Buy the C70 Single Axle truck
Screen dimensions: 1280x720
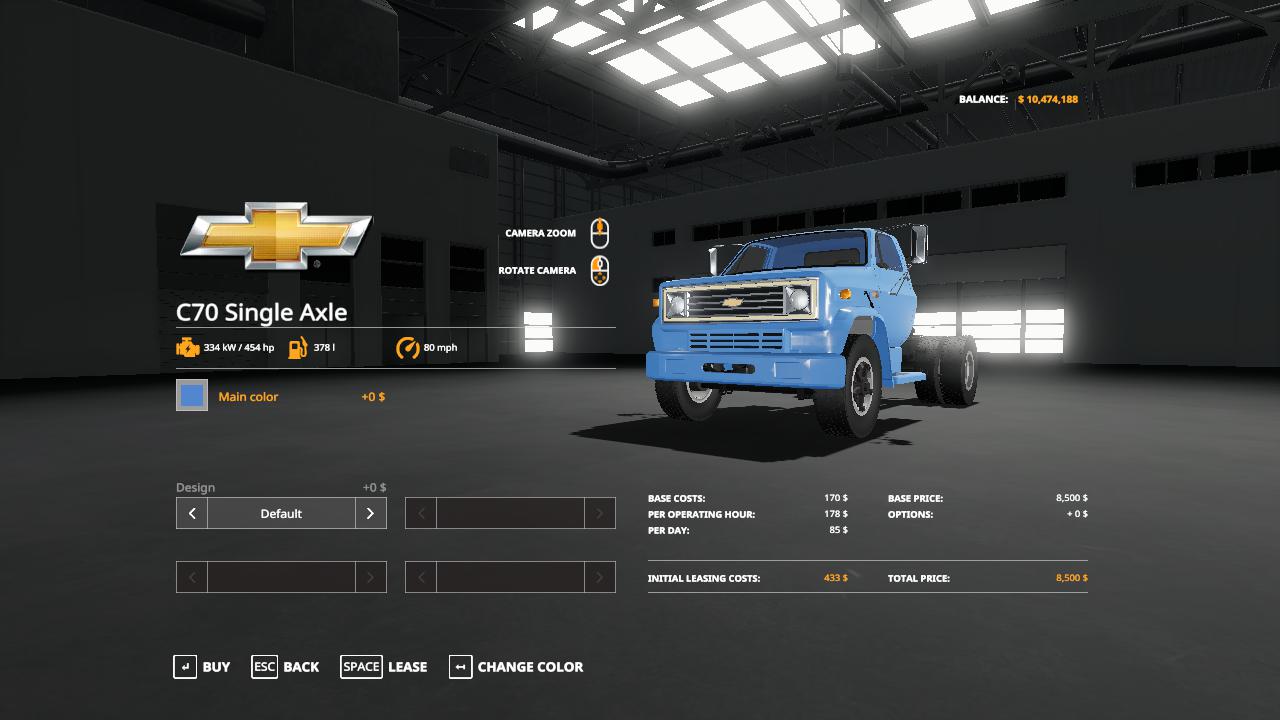click(x=202, y=667)
